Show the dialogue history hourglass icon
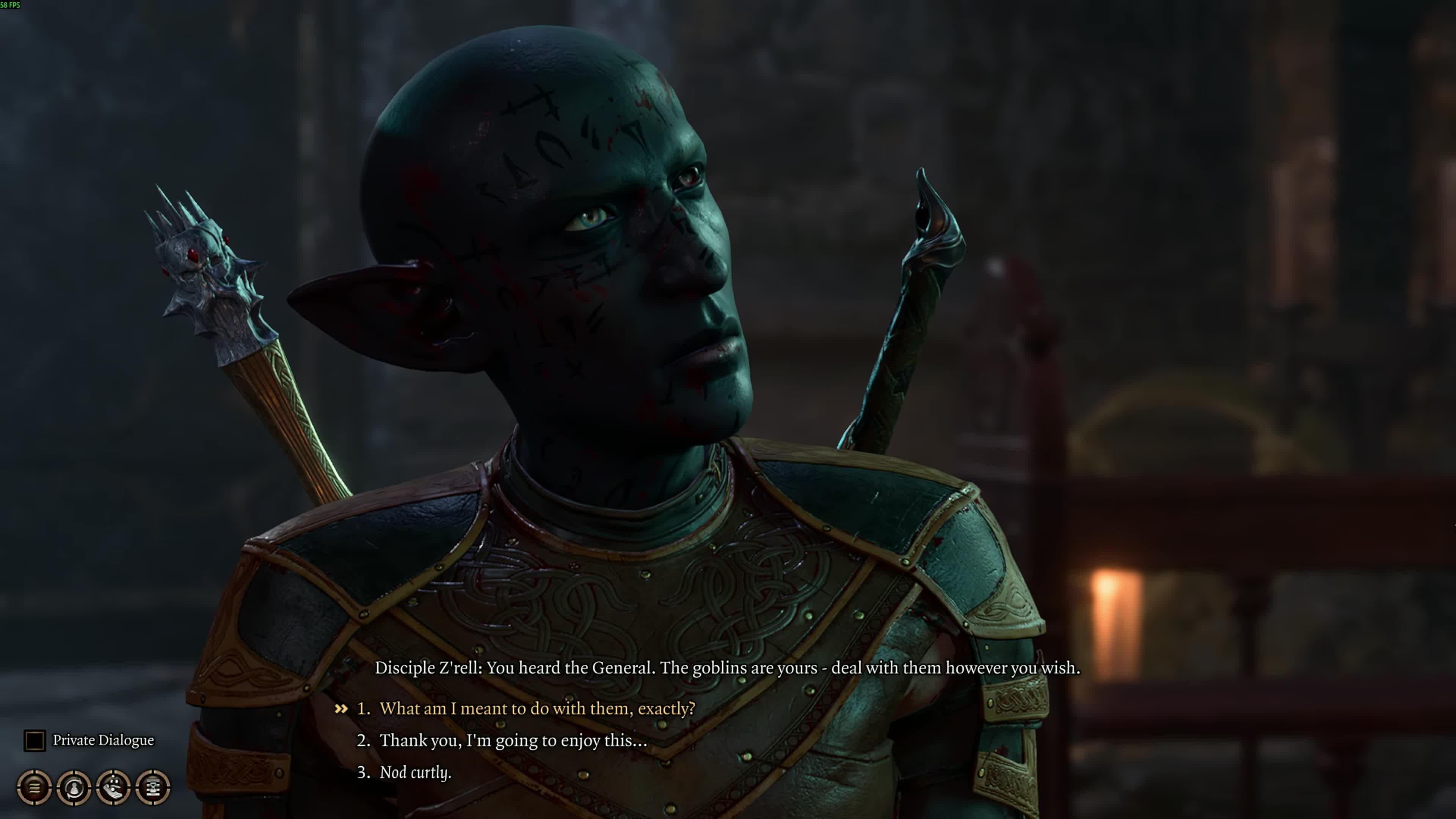This screenshot has height=819, width=1456. (x=153, y=787)
